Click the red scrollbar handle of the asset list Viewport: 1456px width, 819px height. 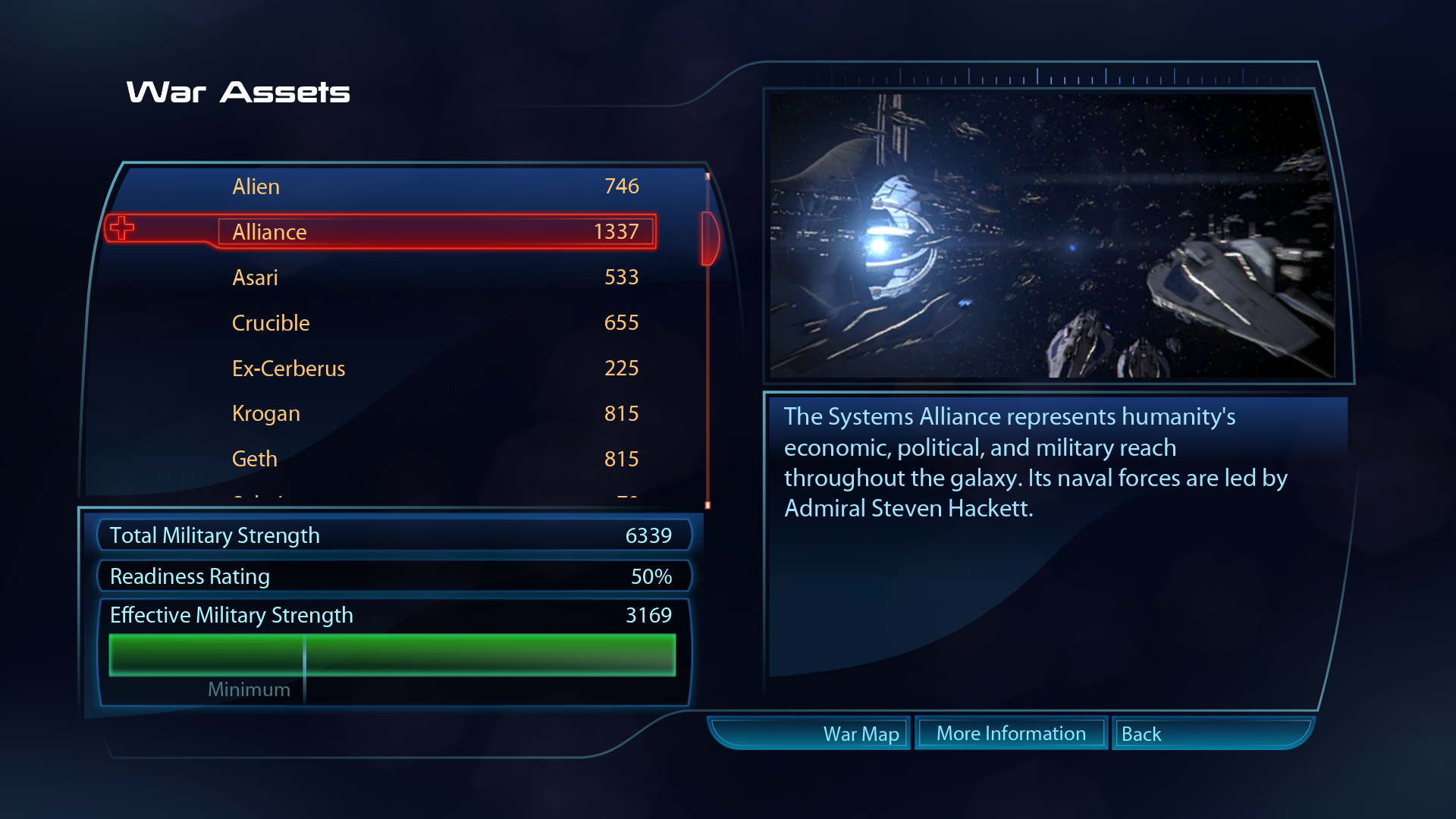(x=710, y=238)
